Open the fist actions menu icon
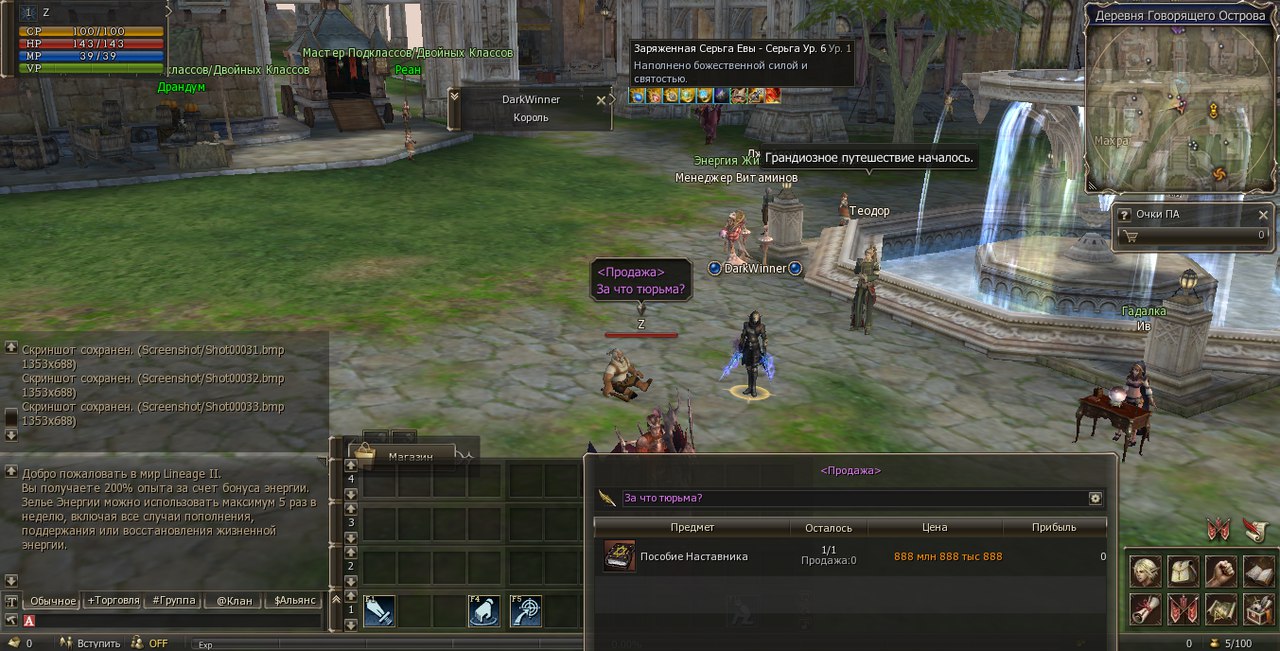Viewport: 1280px width, 651px height. pos(1220,571)
